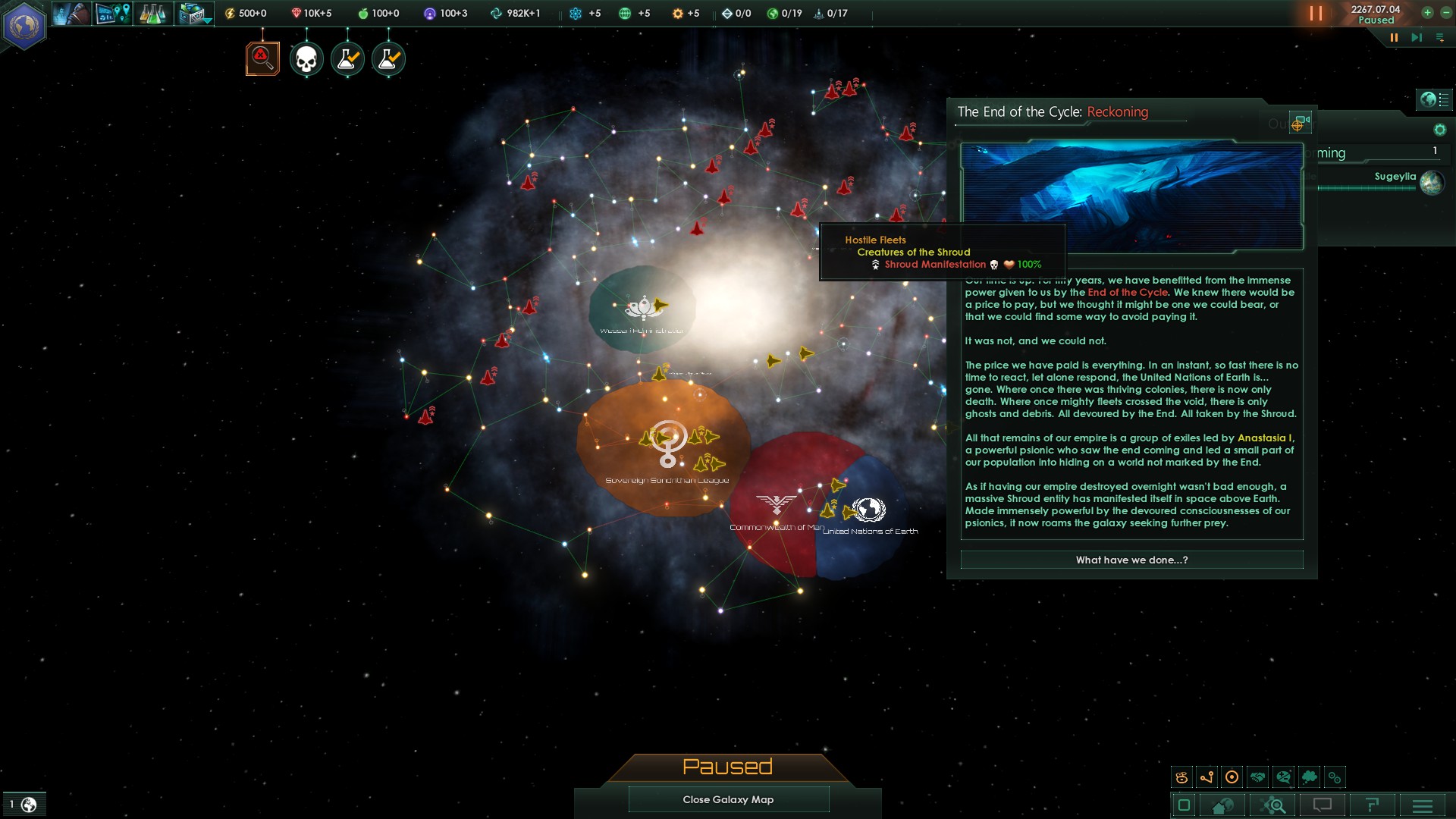Open the skull notification

tap(306, 59)
